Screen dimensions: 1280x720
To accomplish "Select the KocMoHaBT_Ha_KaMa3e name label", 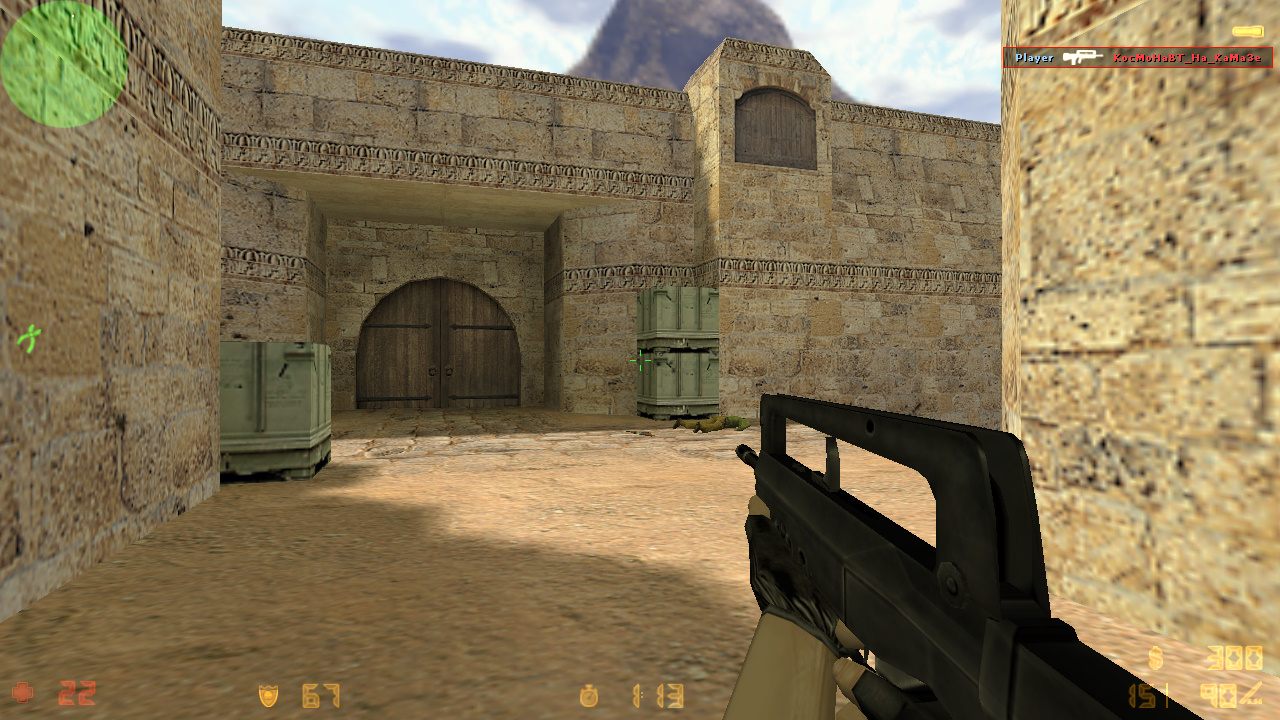I will click(x=1188, y=58).
